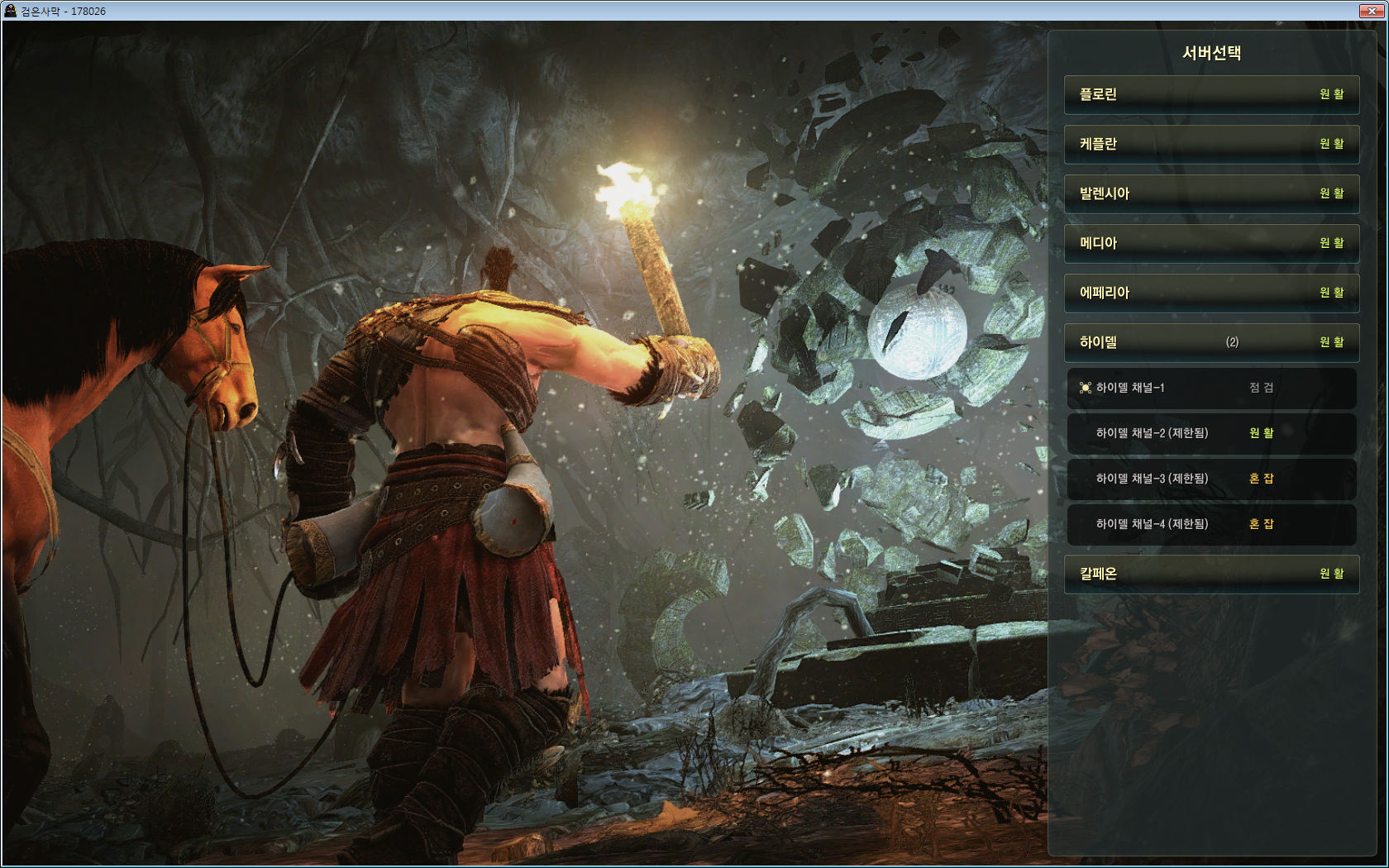Screen dimensions: 1389x868
Task: Select the 플로린 server
Action: 1211,95
